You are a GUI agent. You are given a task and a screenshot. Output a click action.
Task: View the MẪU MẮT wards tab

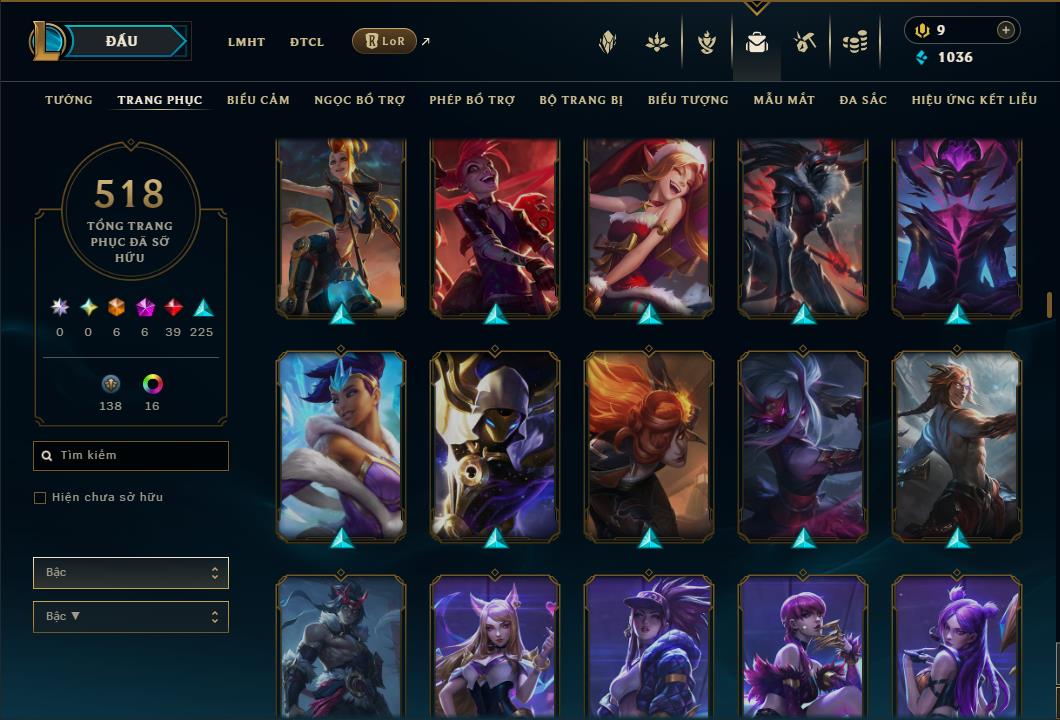(x=784, y=100)
